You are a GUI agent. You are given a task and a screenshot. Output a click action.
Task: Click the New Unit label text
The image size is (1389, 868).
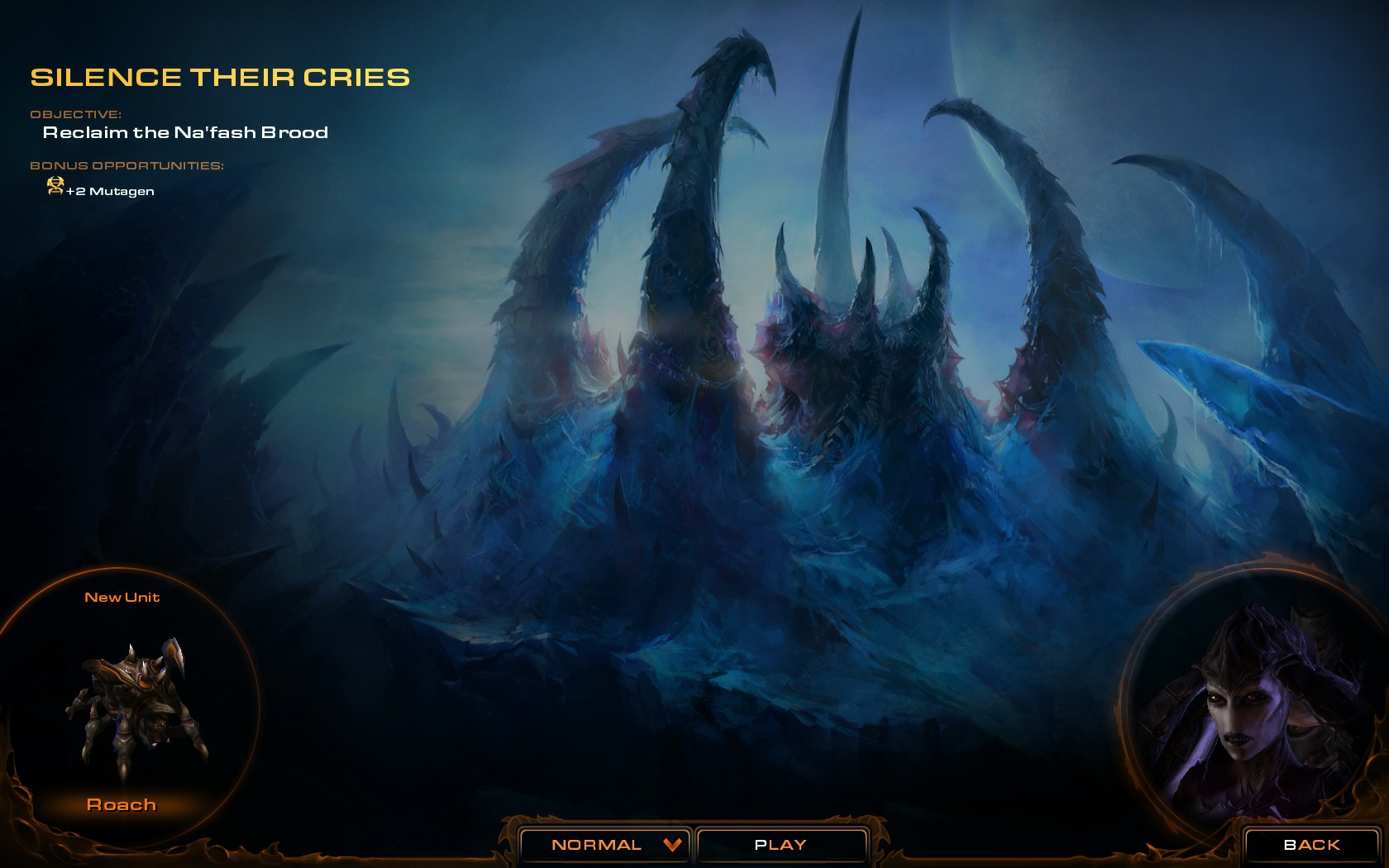122,596
